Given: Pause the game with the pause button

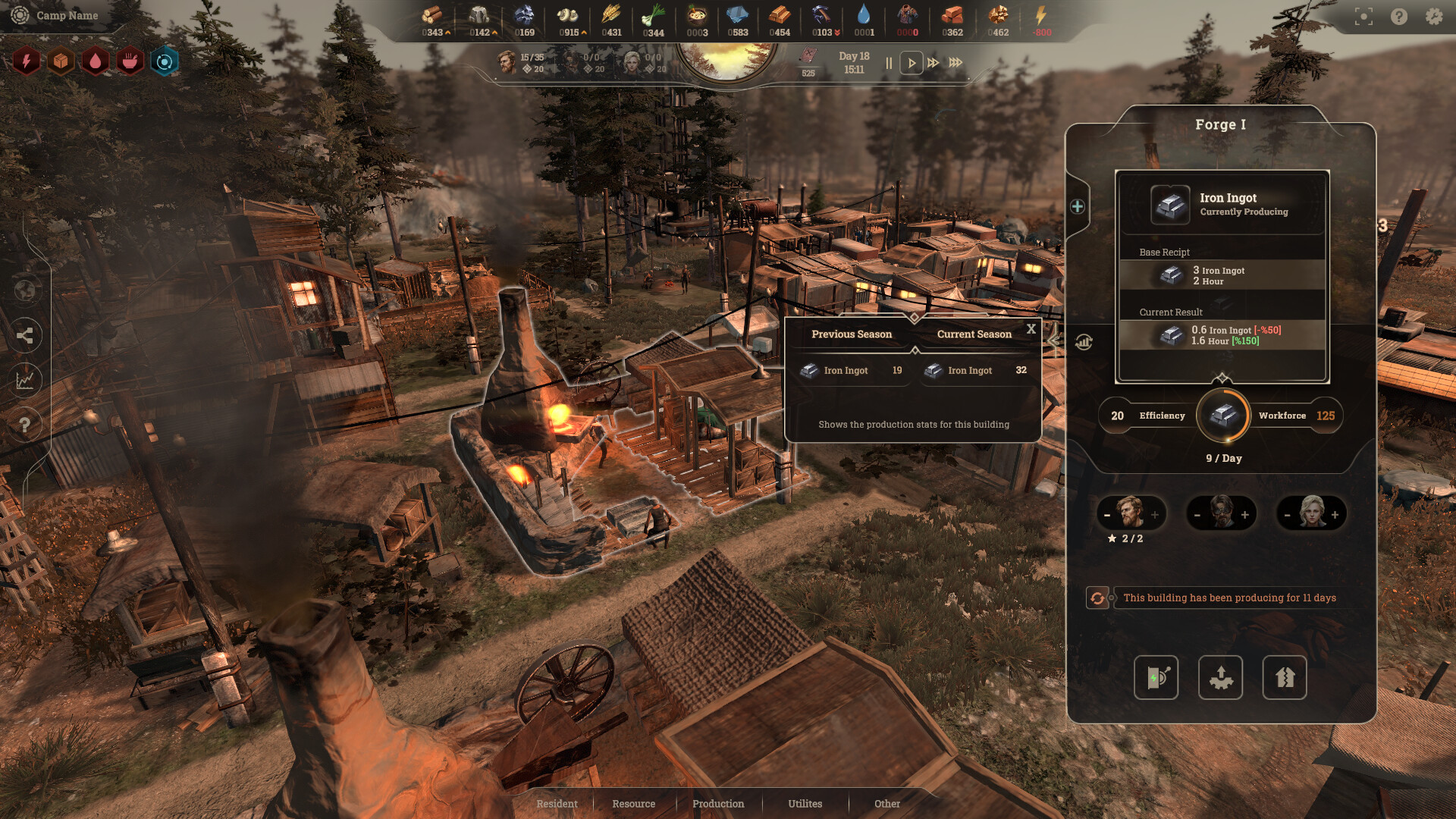Looking at the screenshot, I should (x=888, y=63).
